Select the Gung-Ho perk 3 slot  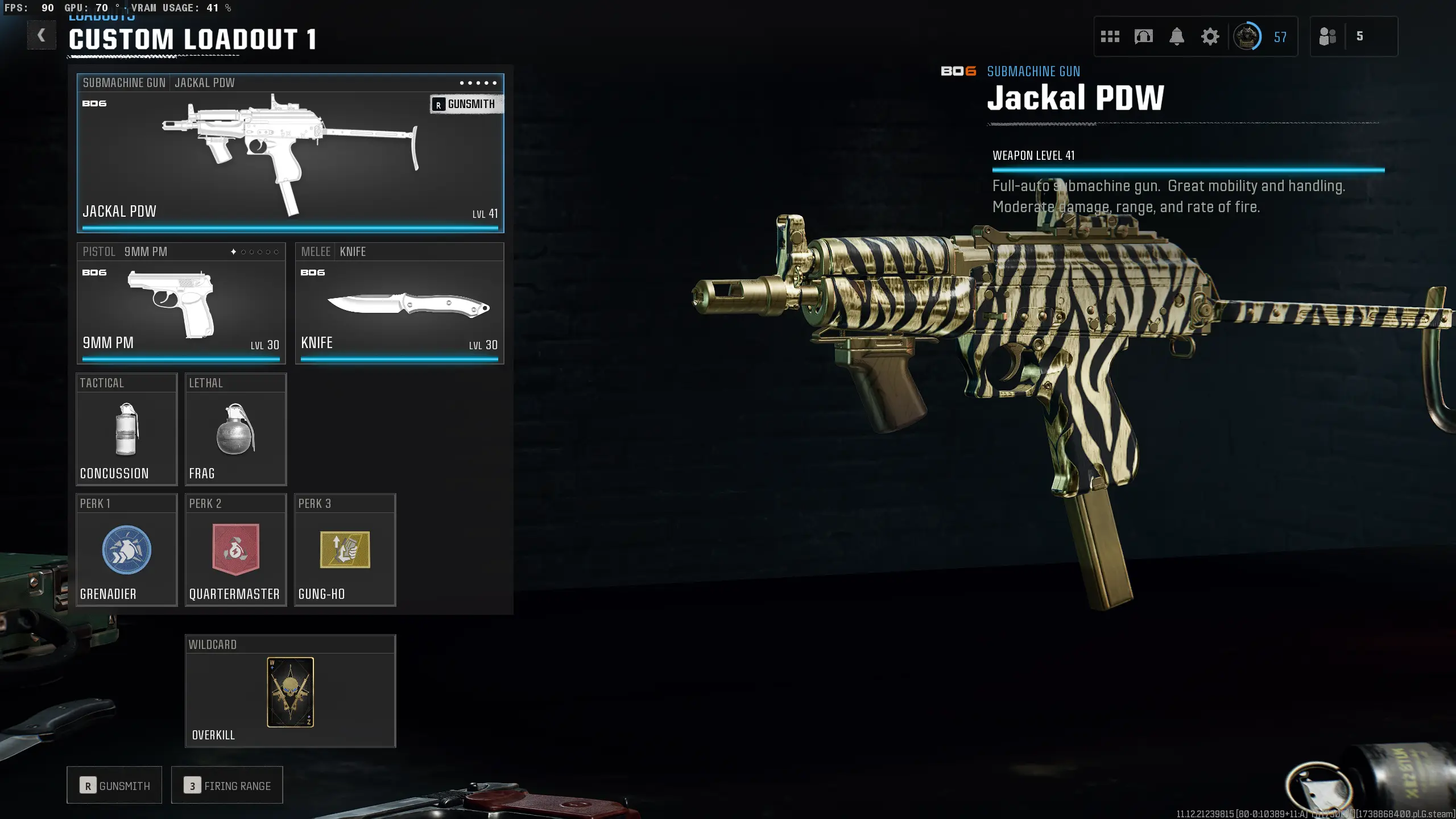tap(345, 551)
